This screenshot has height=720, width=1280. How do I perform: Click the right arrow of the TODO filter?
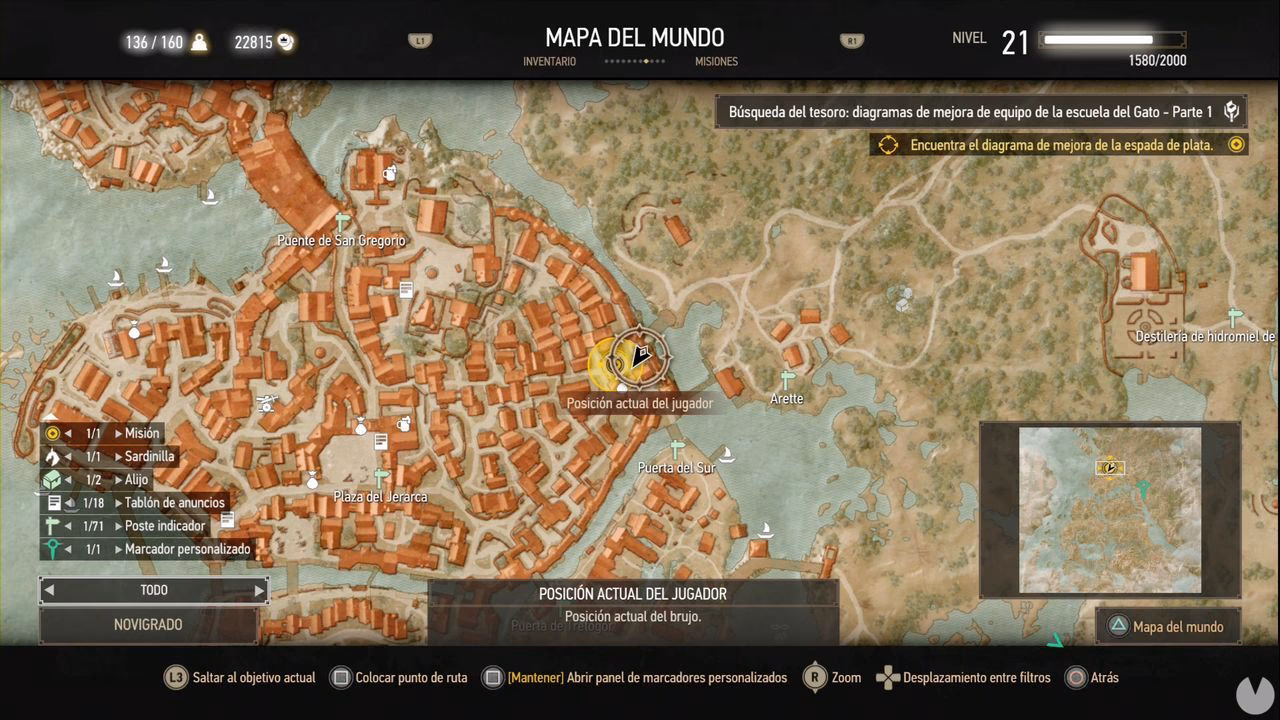259,591
